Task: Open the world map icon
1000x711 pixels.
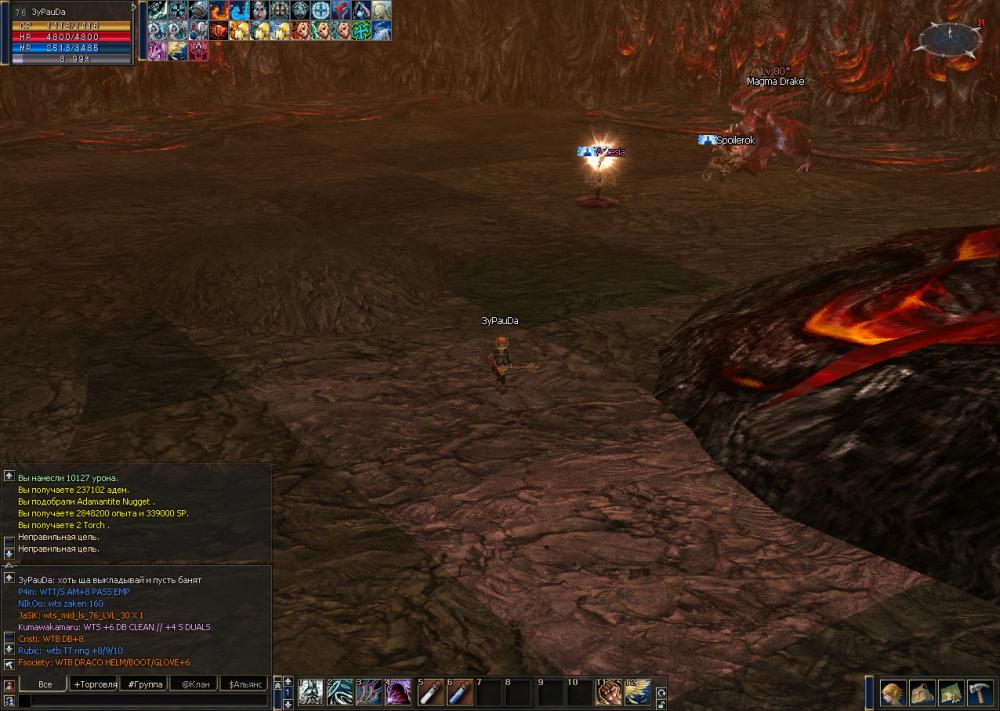Action: pyautogui.click(x=951, y=692)
